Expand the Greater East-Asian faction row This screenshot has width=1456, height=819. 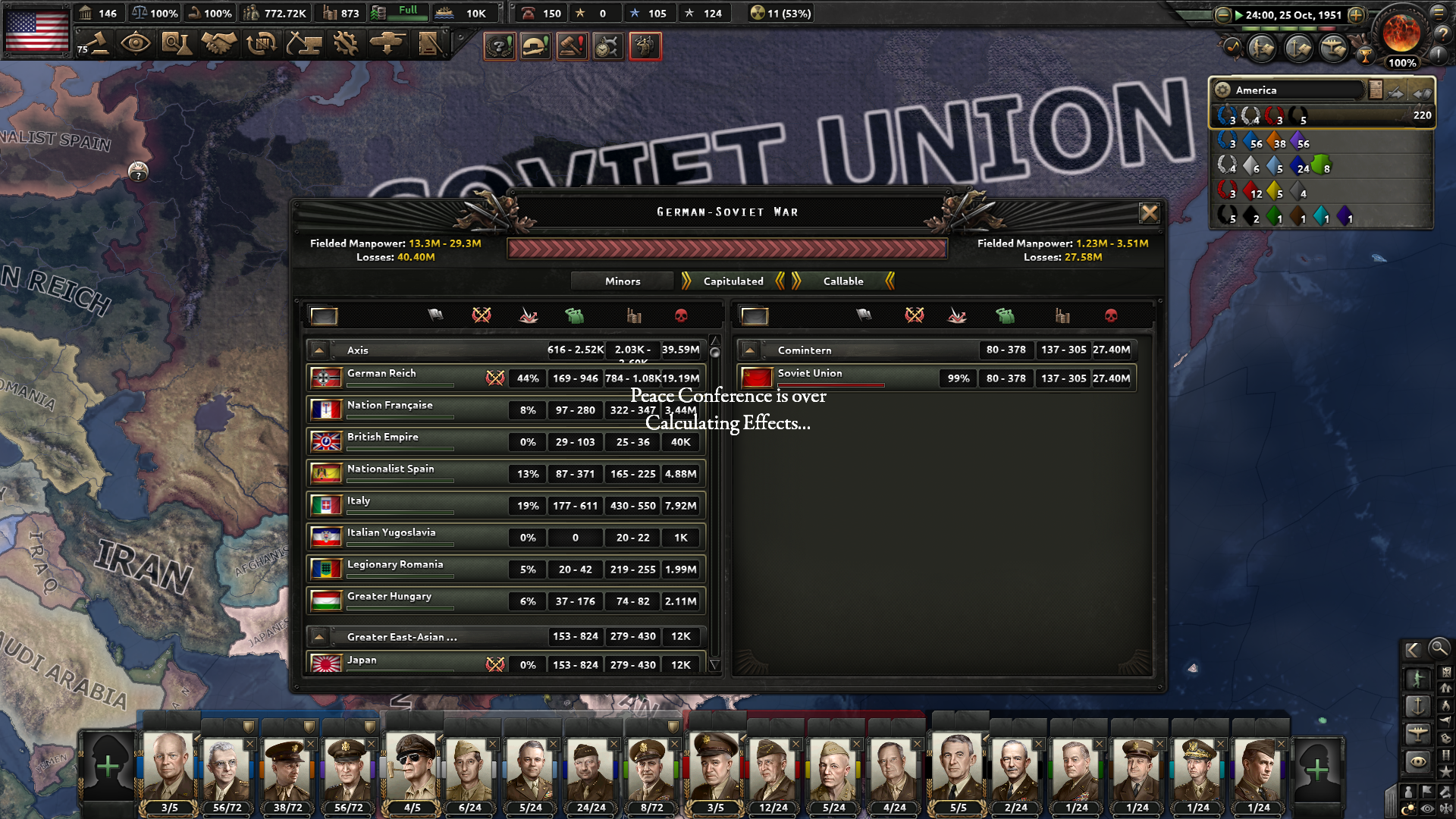(x=318, y=637)
